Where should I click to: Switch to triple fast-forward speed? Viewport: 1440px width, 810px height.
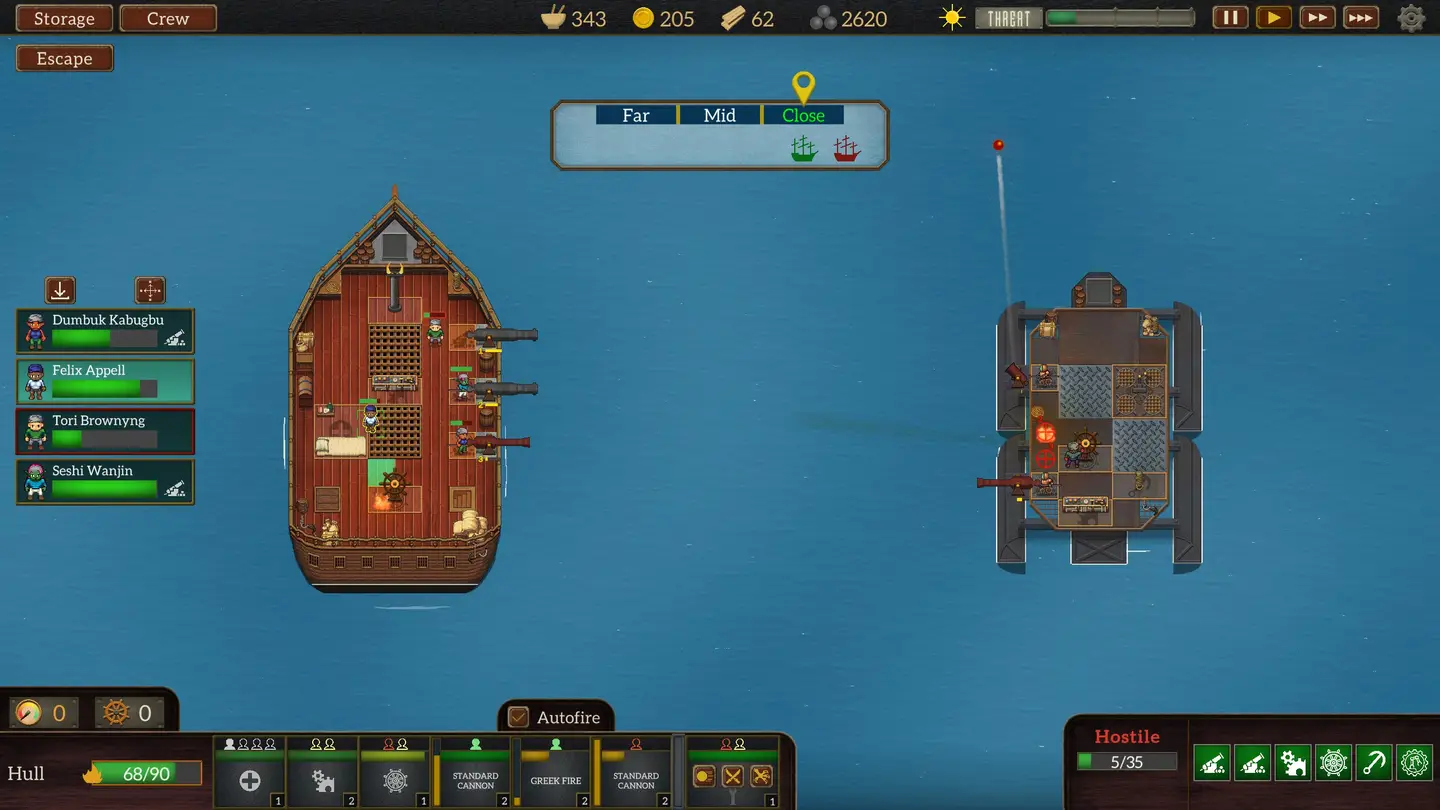click(x=1360, y=18)
